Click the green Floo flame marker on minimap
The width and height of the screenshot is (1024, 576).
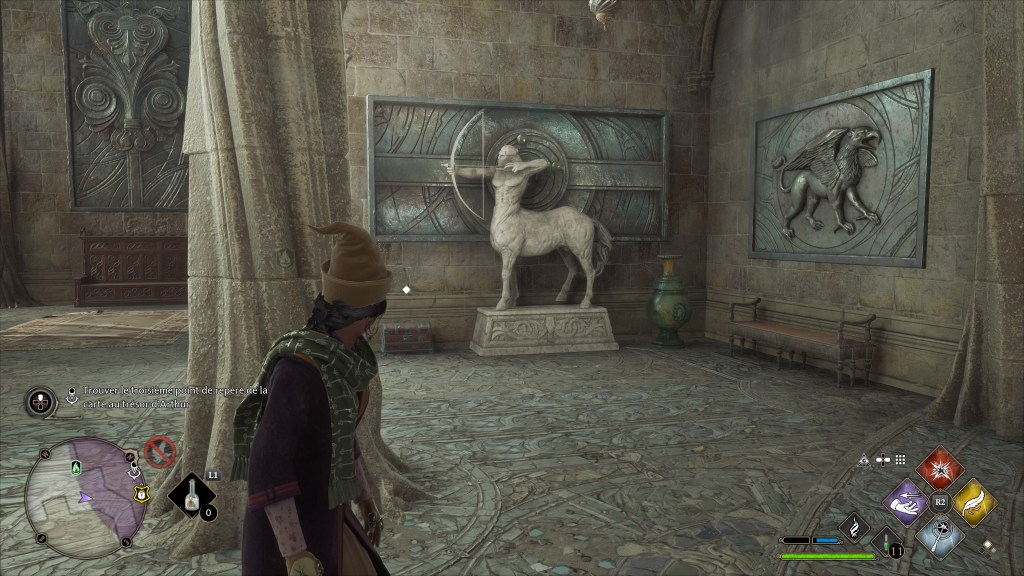click(x=76, y=468)
